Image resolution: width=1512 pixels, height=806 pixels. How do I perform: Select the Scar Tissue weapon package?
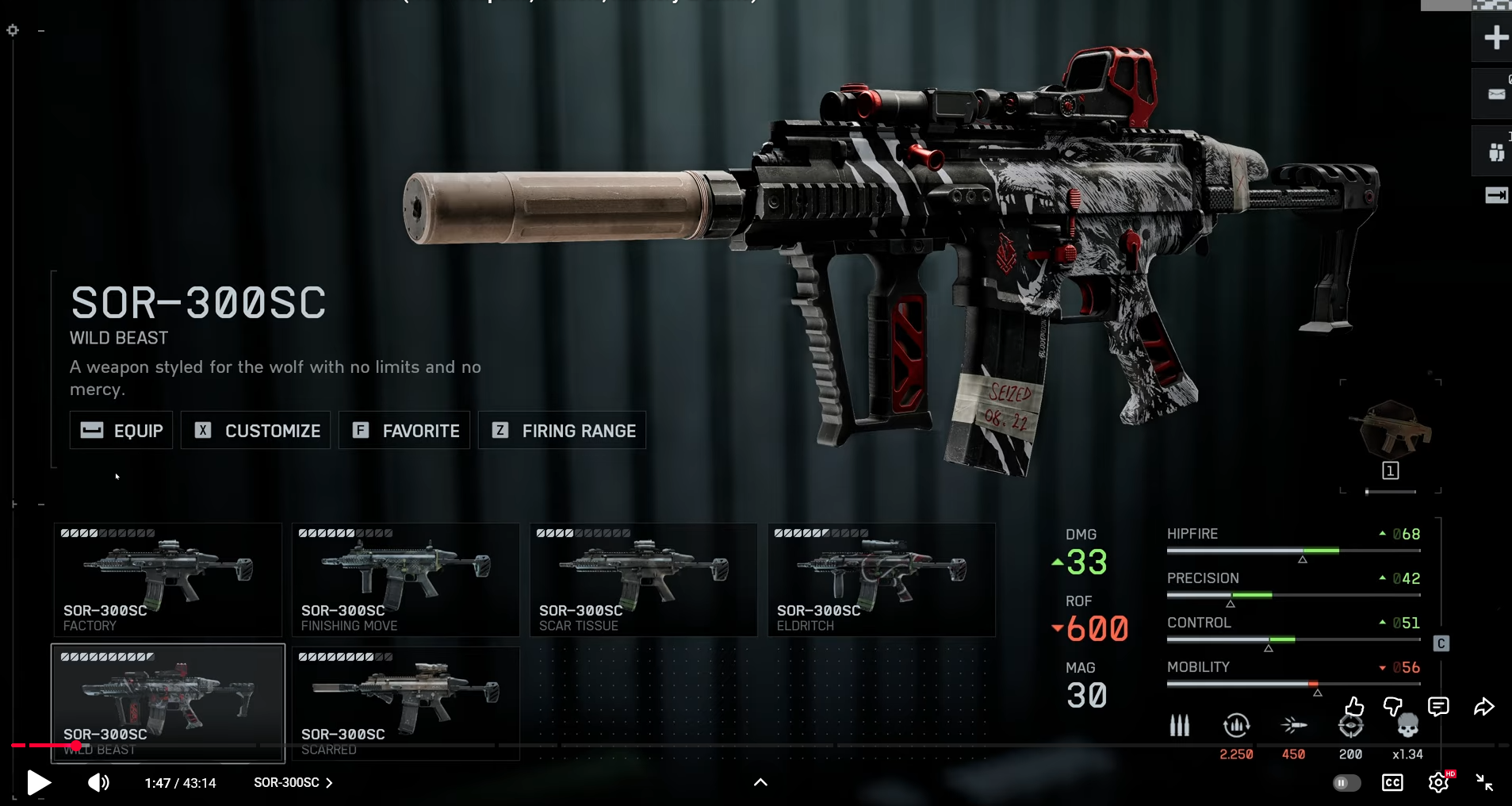coord(643,579)
